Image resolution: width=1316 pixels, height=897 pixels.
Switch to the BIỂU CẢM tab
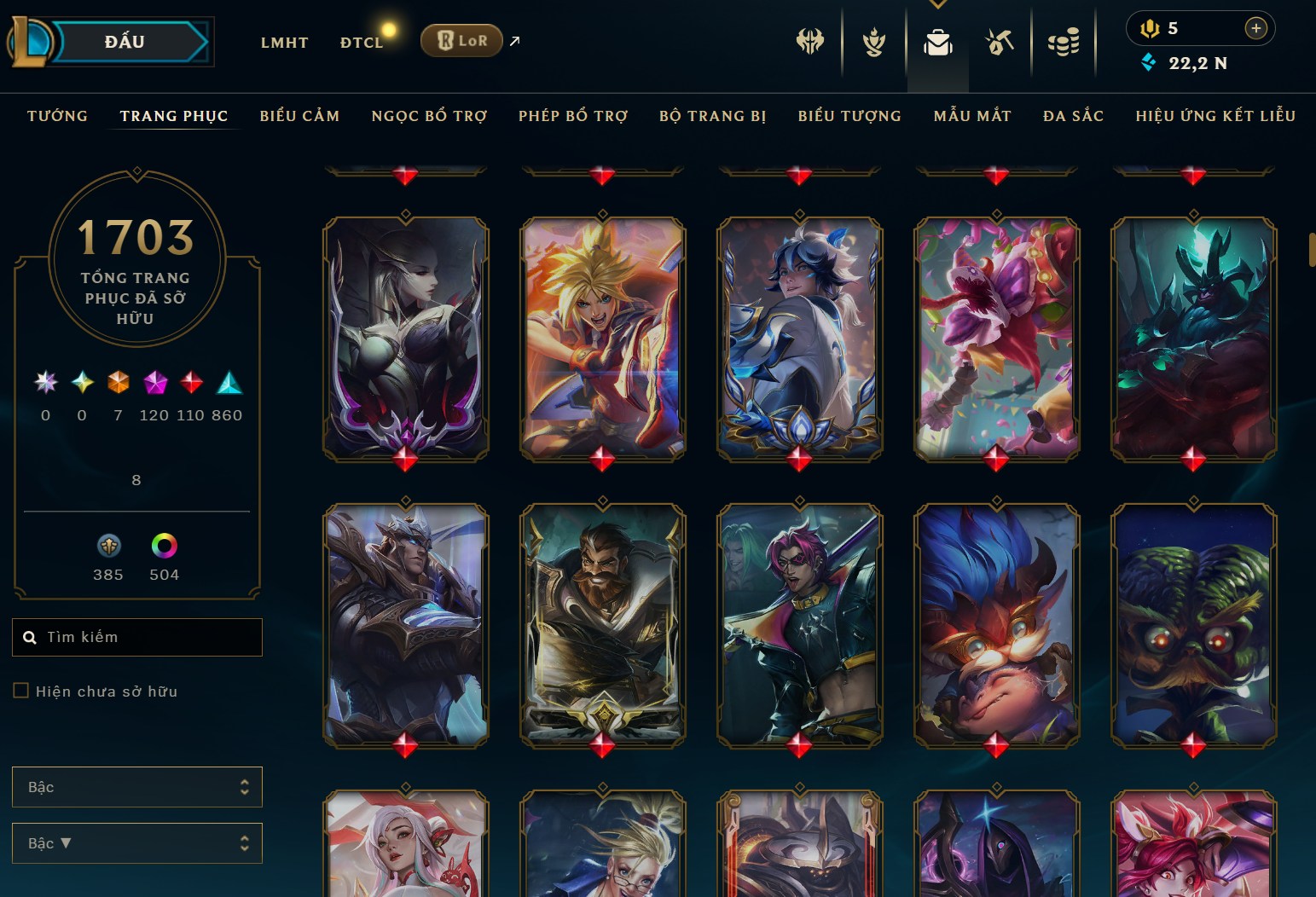pos(299,116)
